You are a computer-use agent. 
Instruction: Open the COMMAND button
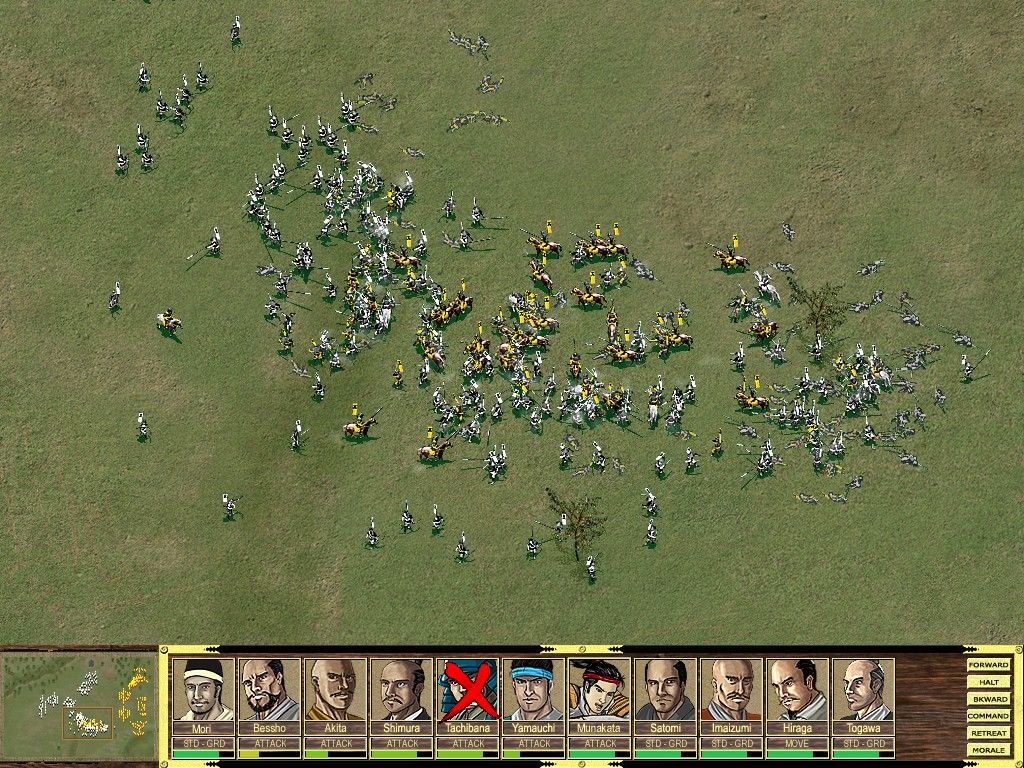coord(988,716)
